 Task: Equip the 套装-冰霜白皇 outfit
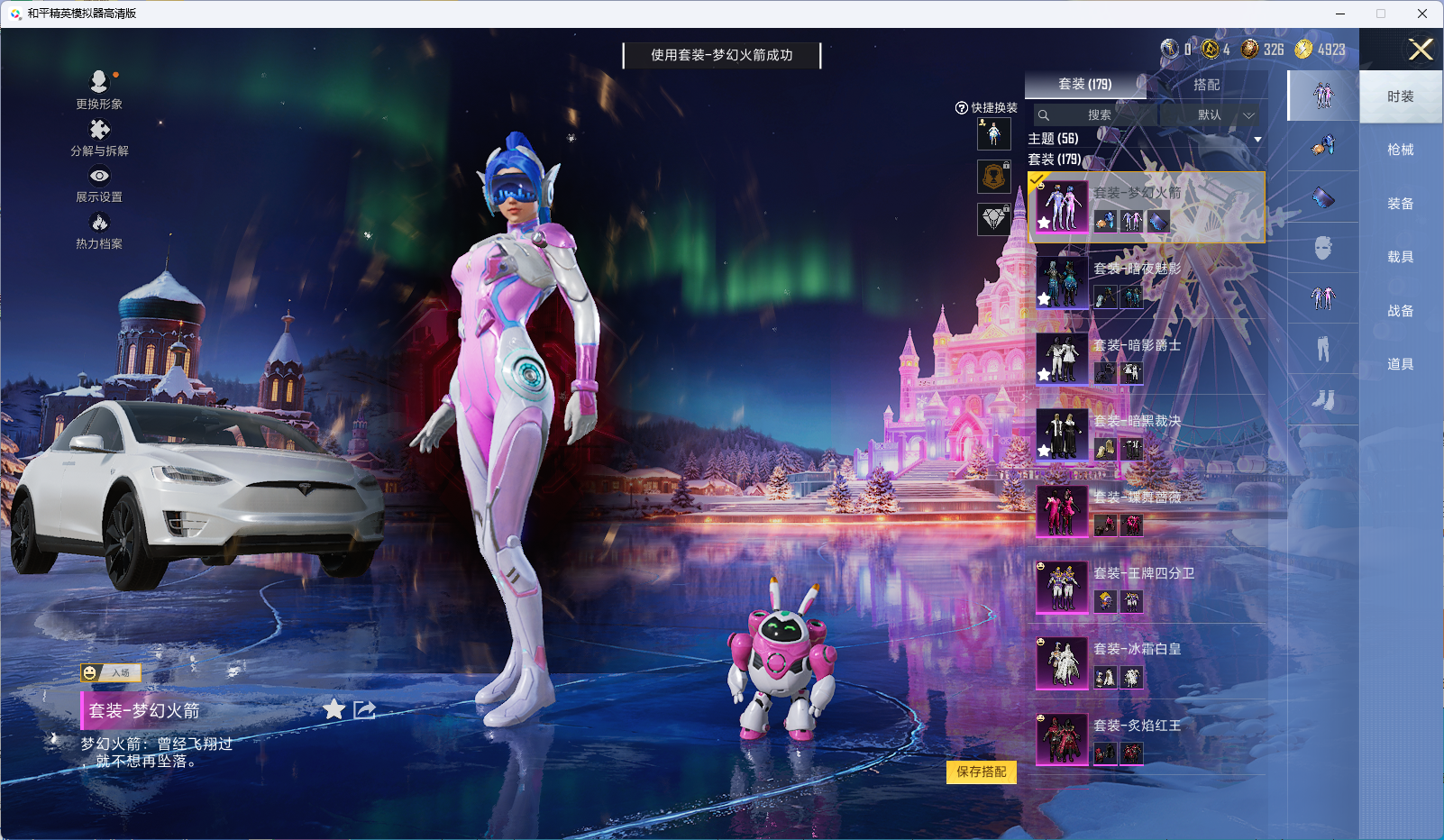[1147, 662]
